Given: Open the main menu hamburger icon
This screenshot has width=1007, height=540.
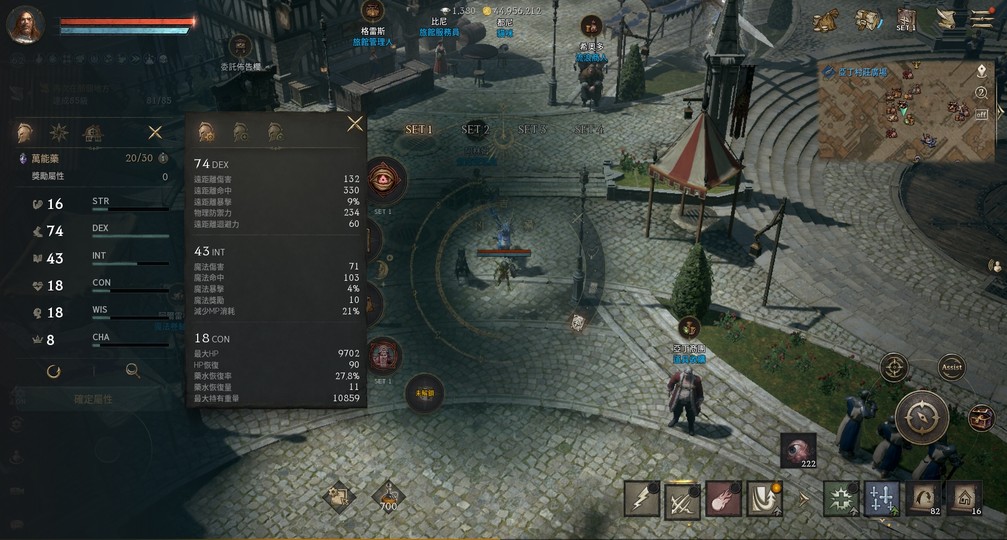Looking at the screenshot, I should pos(982,19).
